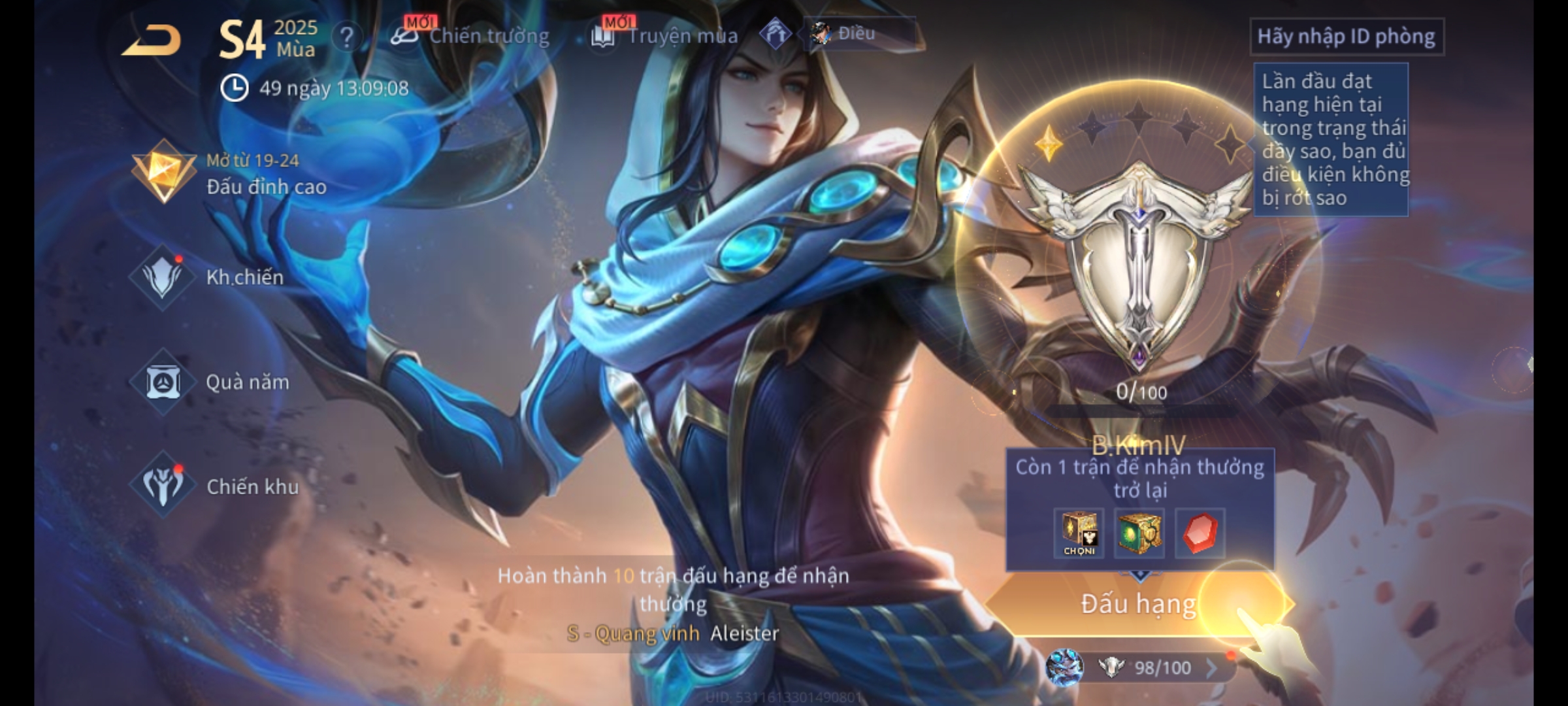The height and width of the screenshot is (706, 1568).
Task: View the green gem chest reward
Action: point(1139,533)
